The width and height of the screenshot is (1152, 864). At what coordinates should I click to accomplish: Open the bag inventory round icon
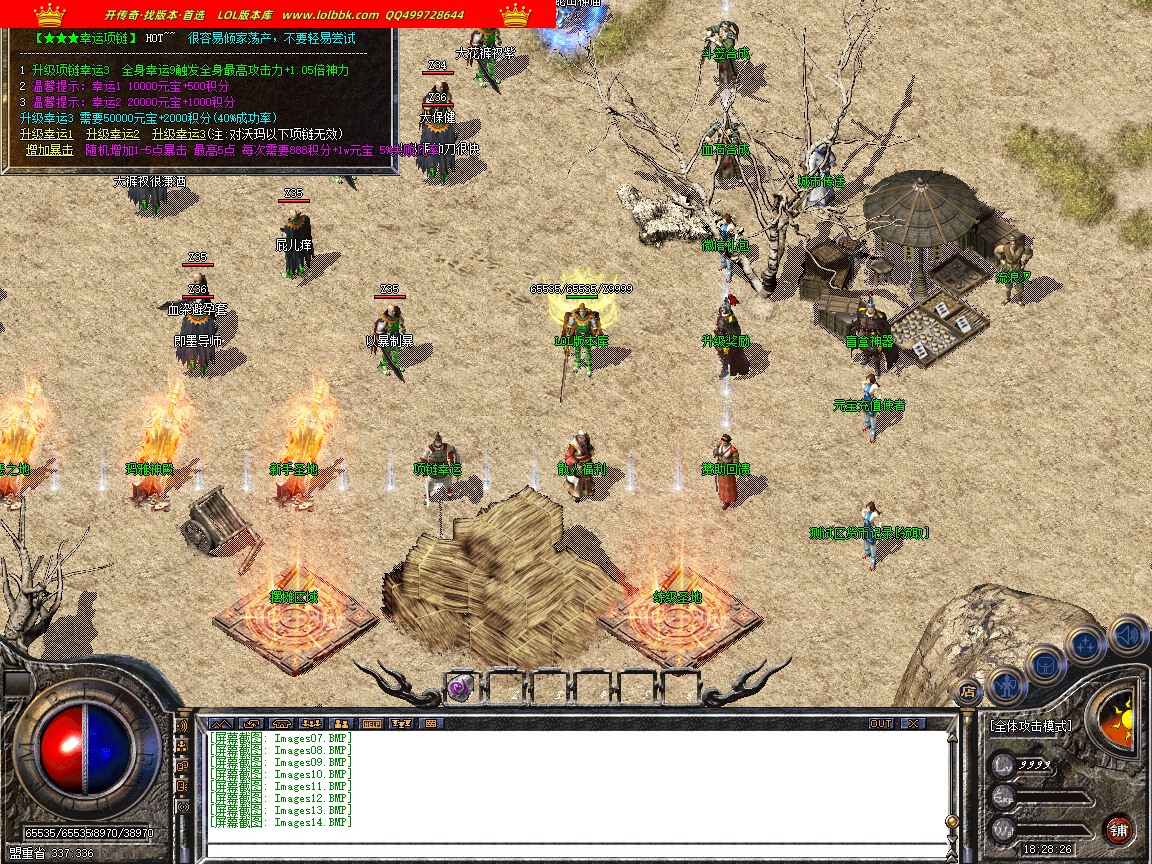tap(1045, 663)
